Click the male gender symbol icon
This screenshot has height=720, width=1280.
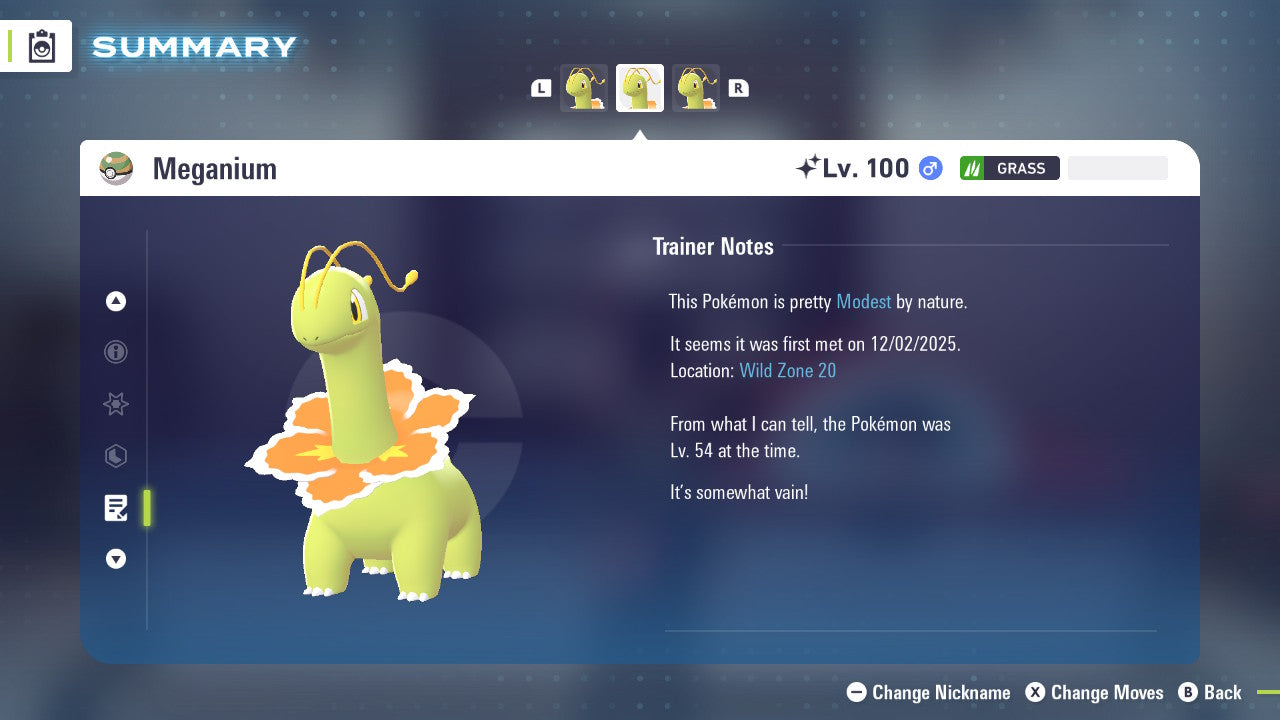click(929, 168)
